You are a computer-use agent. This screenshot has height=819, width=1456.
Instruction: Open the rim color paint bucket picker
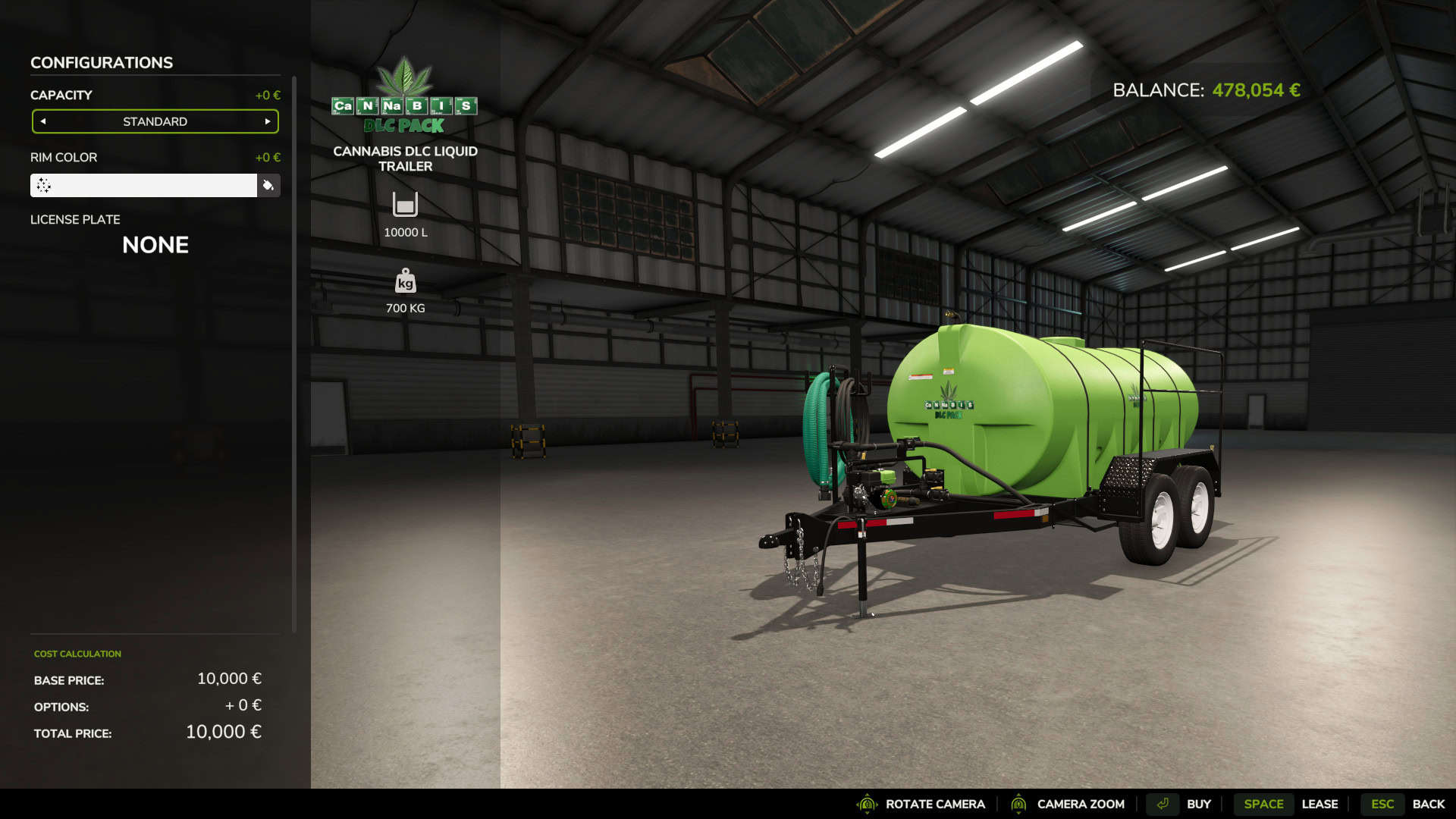(x=268, y=185)
